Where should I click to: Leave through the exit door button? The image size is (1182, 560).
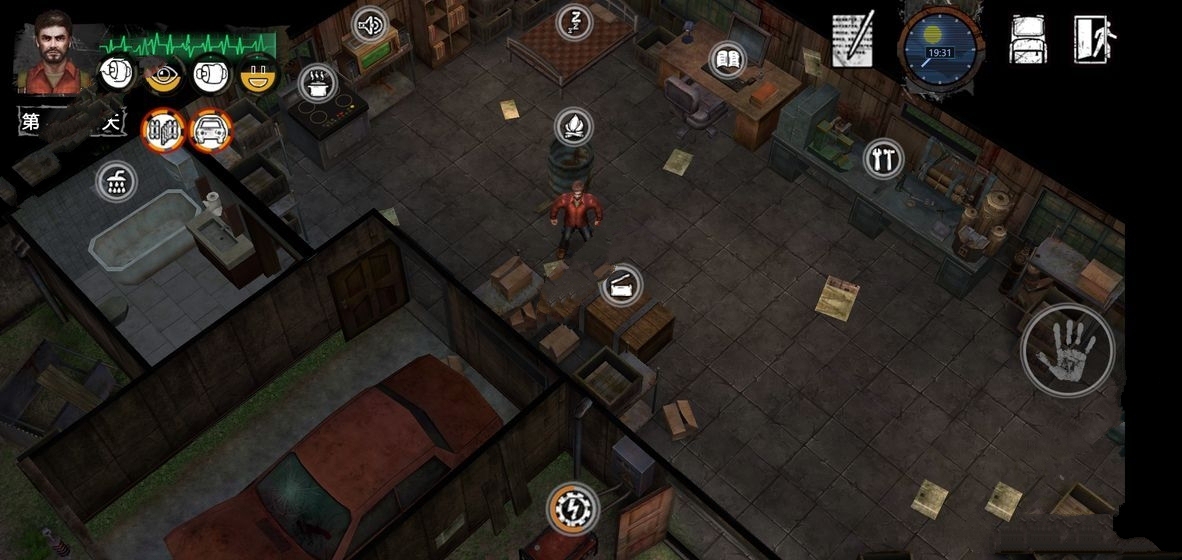point(1094,40)
